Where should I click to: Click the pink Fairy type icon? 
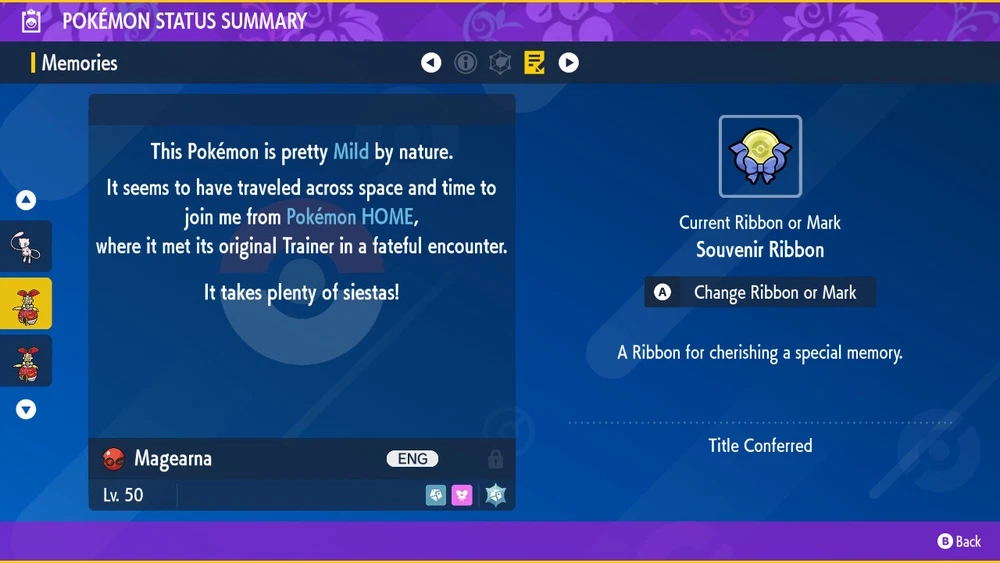click(462, 494)
